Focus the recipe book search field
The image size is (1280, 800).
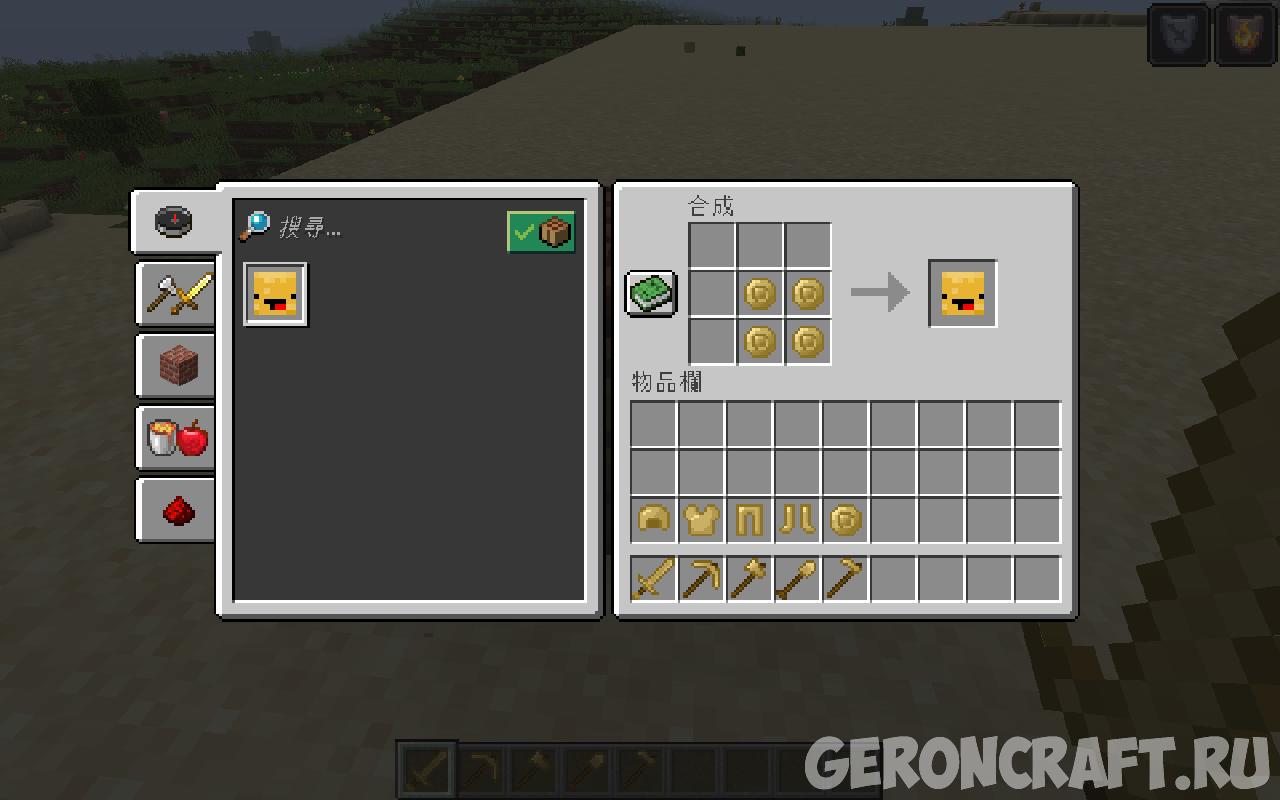390,229
